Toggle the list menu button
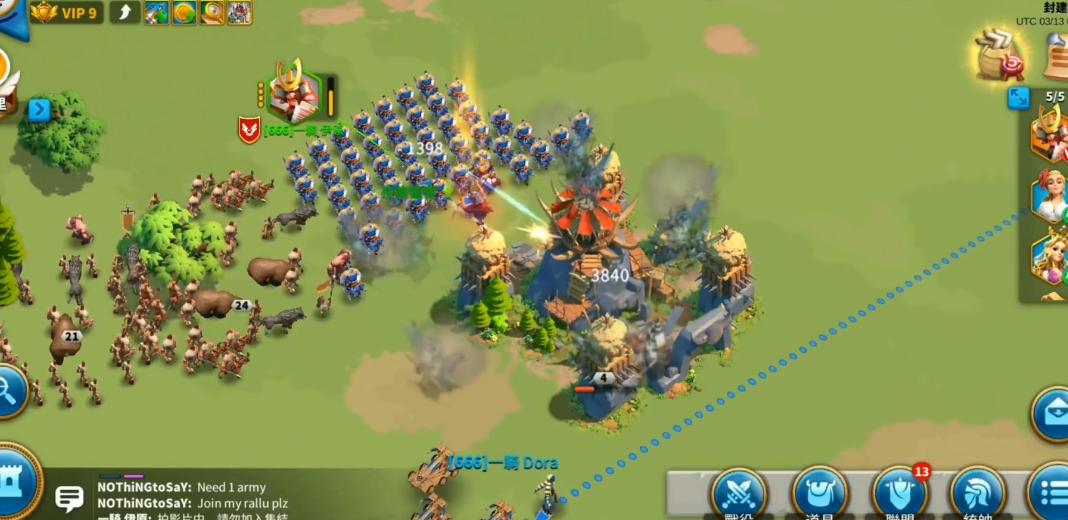Screen dimensions: 1068x520 coord(1051,494)
